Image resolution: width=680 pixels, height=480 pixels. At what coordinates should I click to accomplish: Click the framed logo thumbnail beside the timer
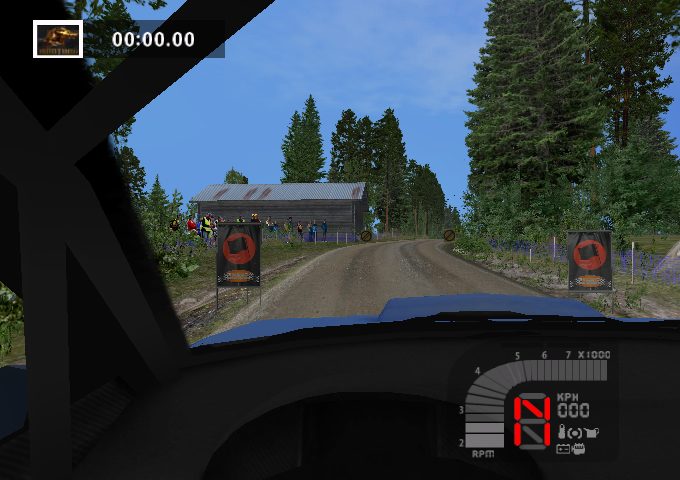pyautogui.click(x=58, y=39)
